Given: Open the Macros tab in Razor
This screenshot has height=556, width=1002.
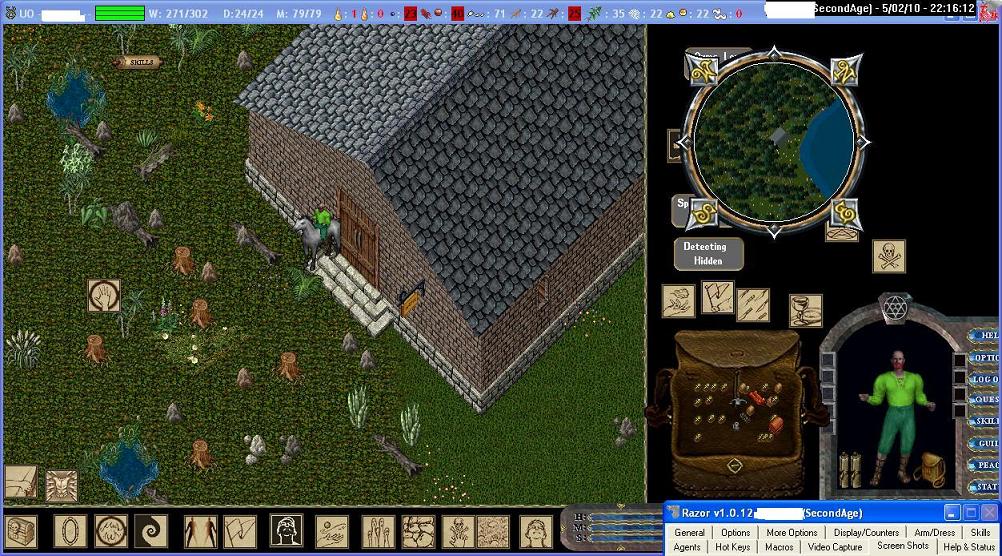Looking at the screenshot, I should click(x=779, y=547).
